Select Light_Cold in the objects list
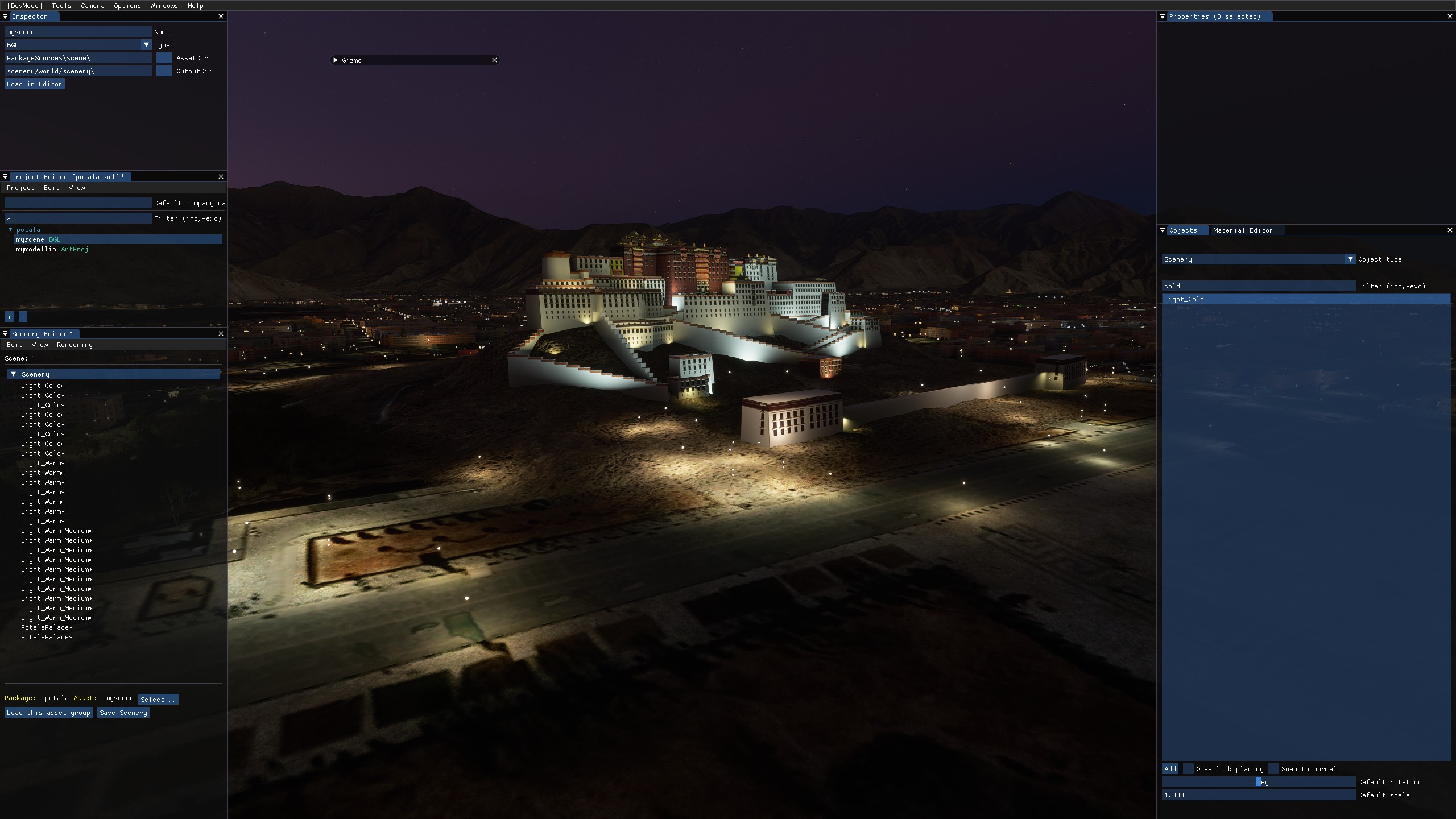Image resolution: width=1456 pixels, height=819 pixels. [x=1184, y=299]
